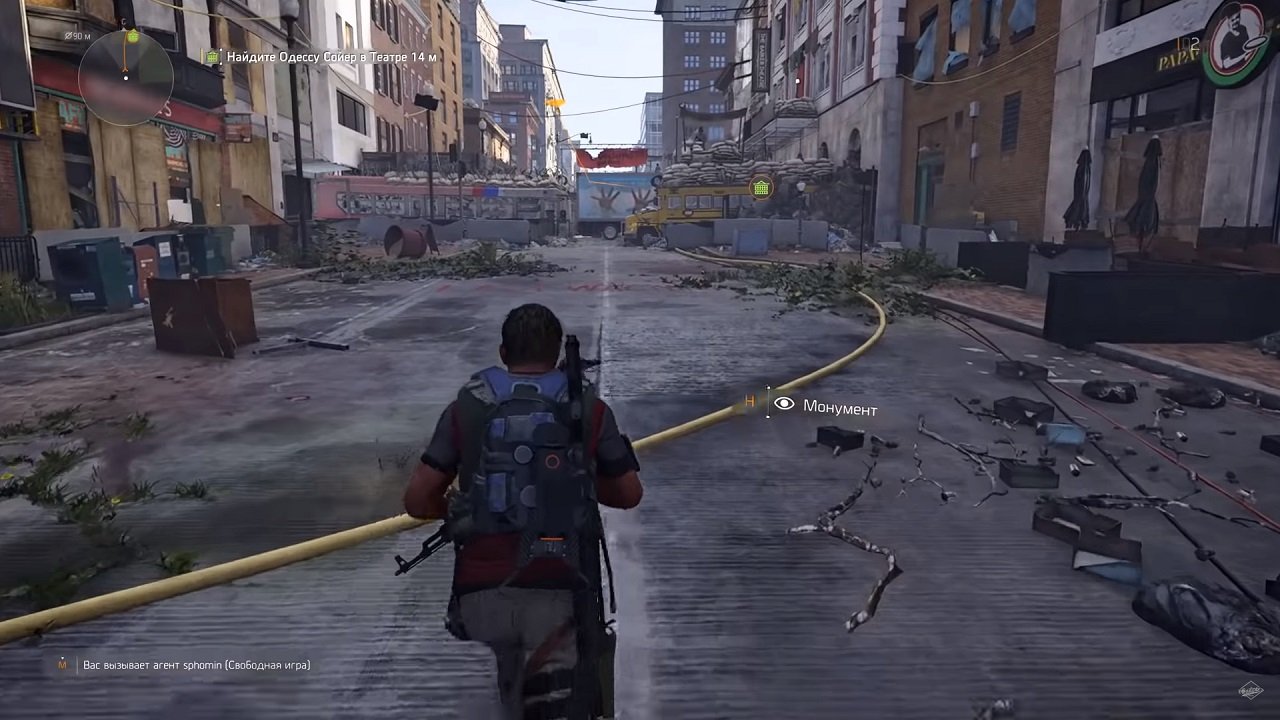Click the green loot pickup icon near the bus
Viewport: 1280px width, 720px height.
click(760, 186)
